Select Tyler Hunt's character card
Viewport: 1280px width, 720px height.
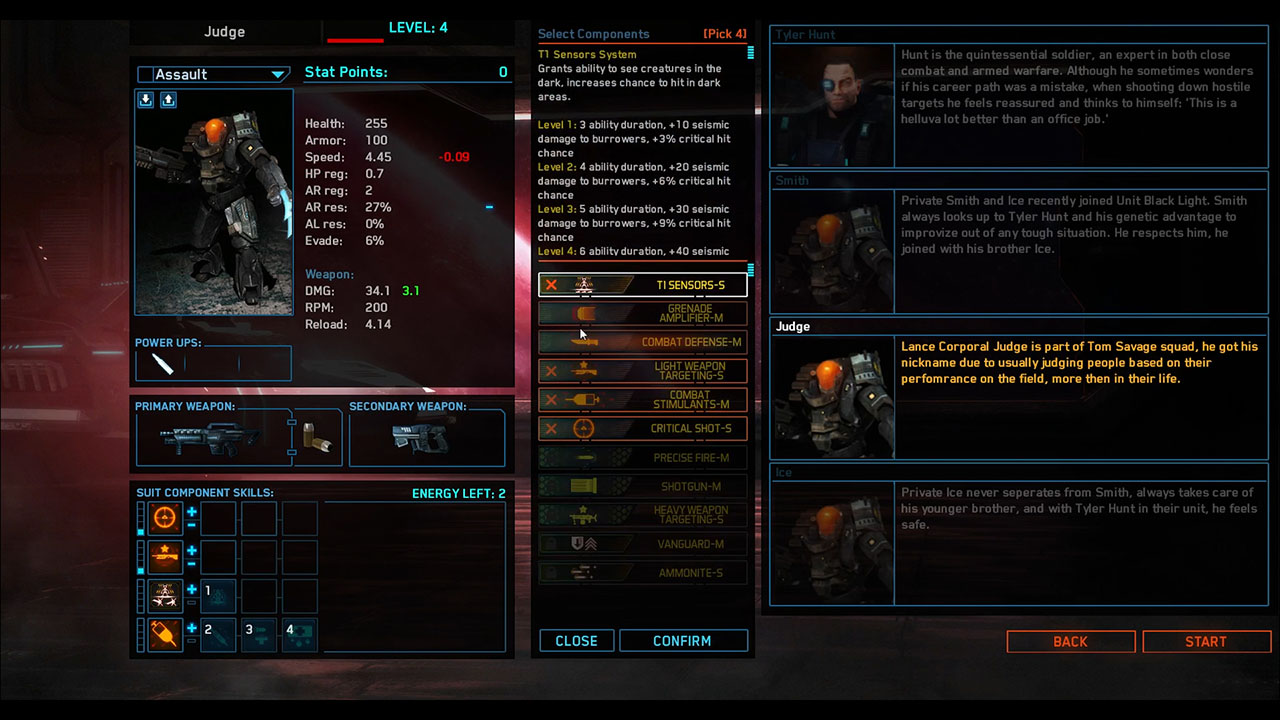(x=1019, y=98)
